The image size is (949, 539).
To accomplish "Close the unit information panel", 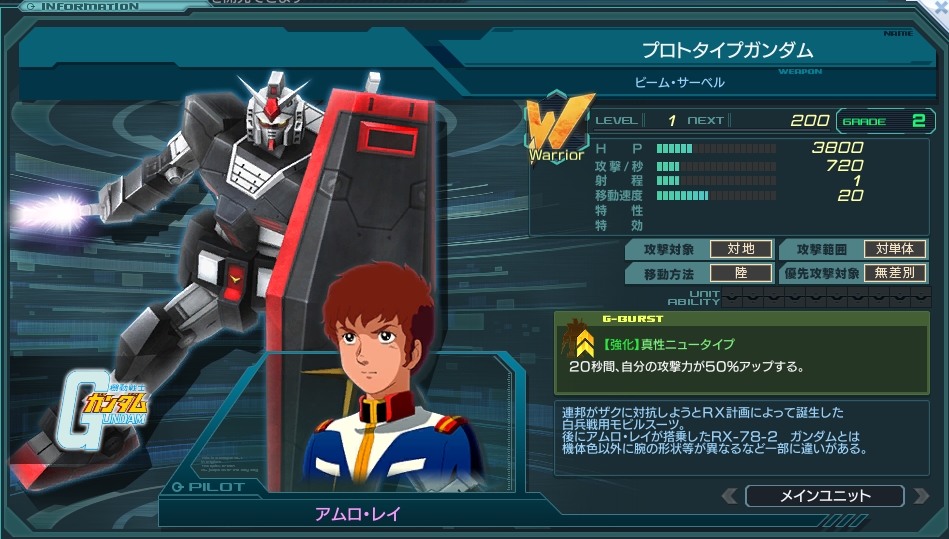I will 940,7.
